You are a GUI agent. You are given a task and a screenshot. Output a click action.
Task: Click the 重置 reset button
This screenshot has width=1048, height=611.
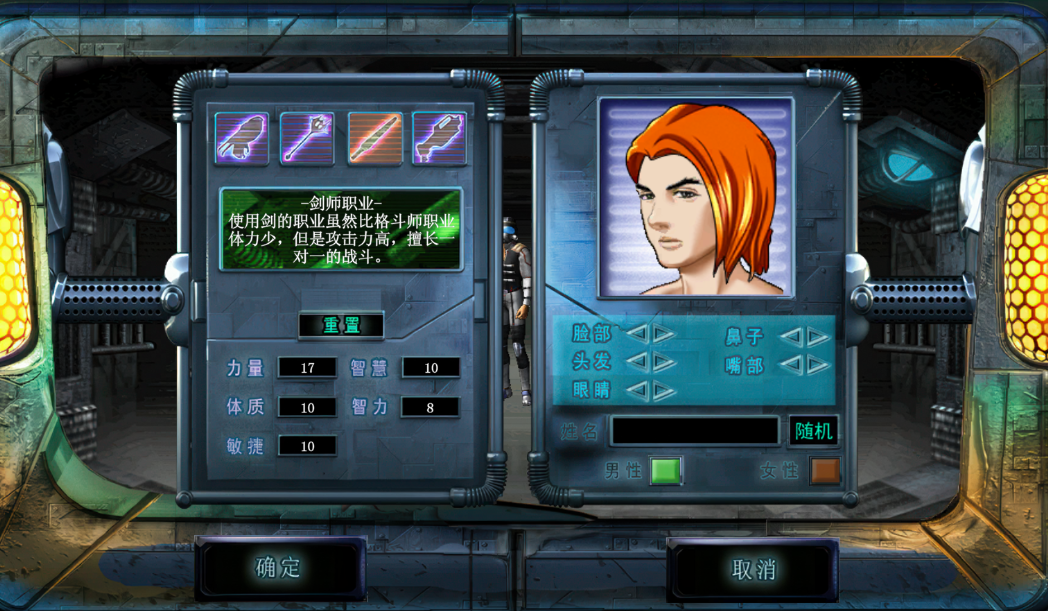click(341, 325)
